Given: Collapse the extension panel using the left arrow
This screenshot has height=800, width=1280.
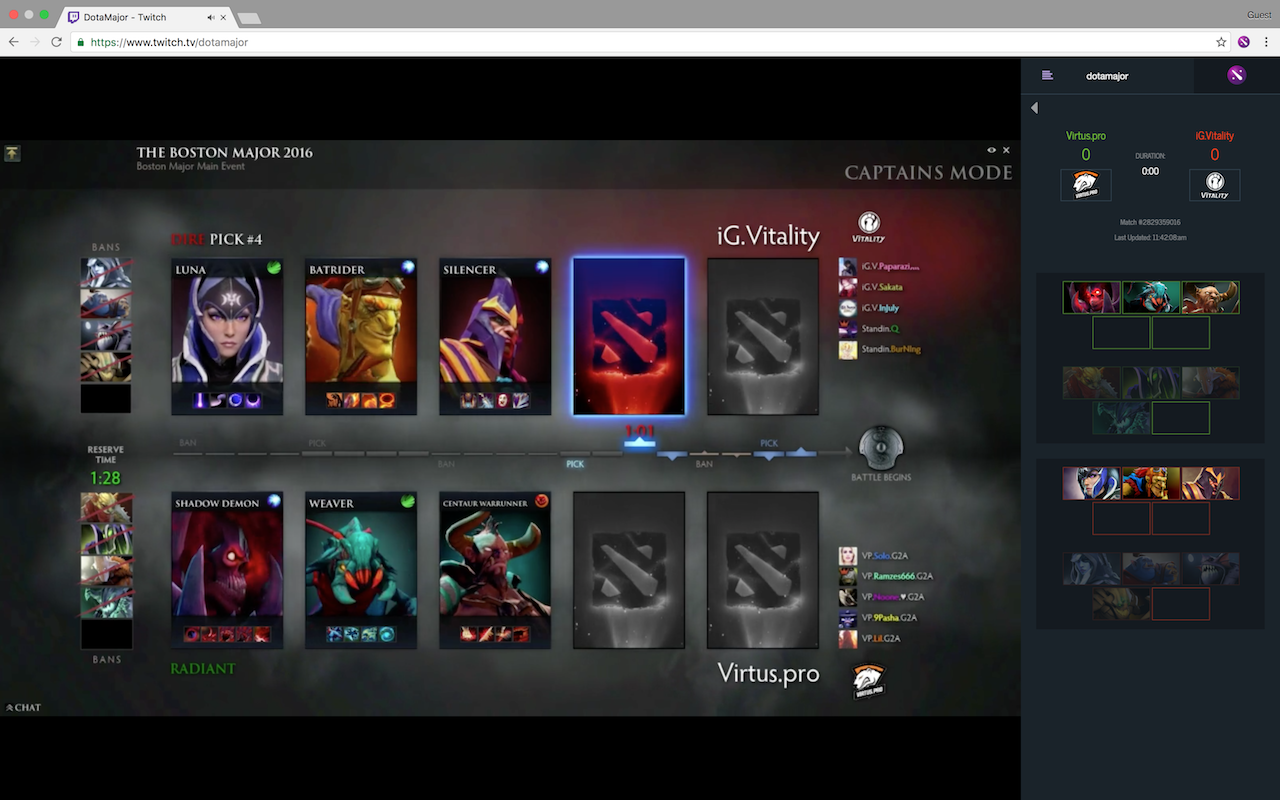Looking at the screenshot, I should tap(1034, 107).
